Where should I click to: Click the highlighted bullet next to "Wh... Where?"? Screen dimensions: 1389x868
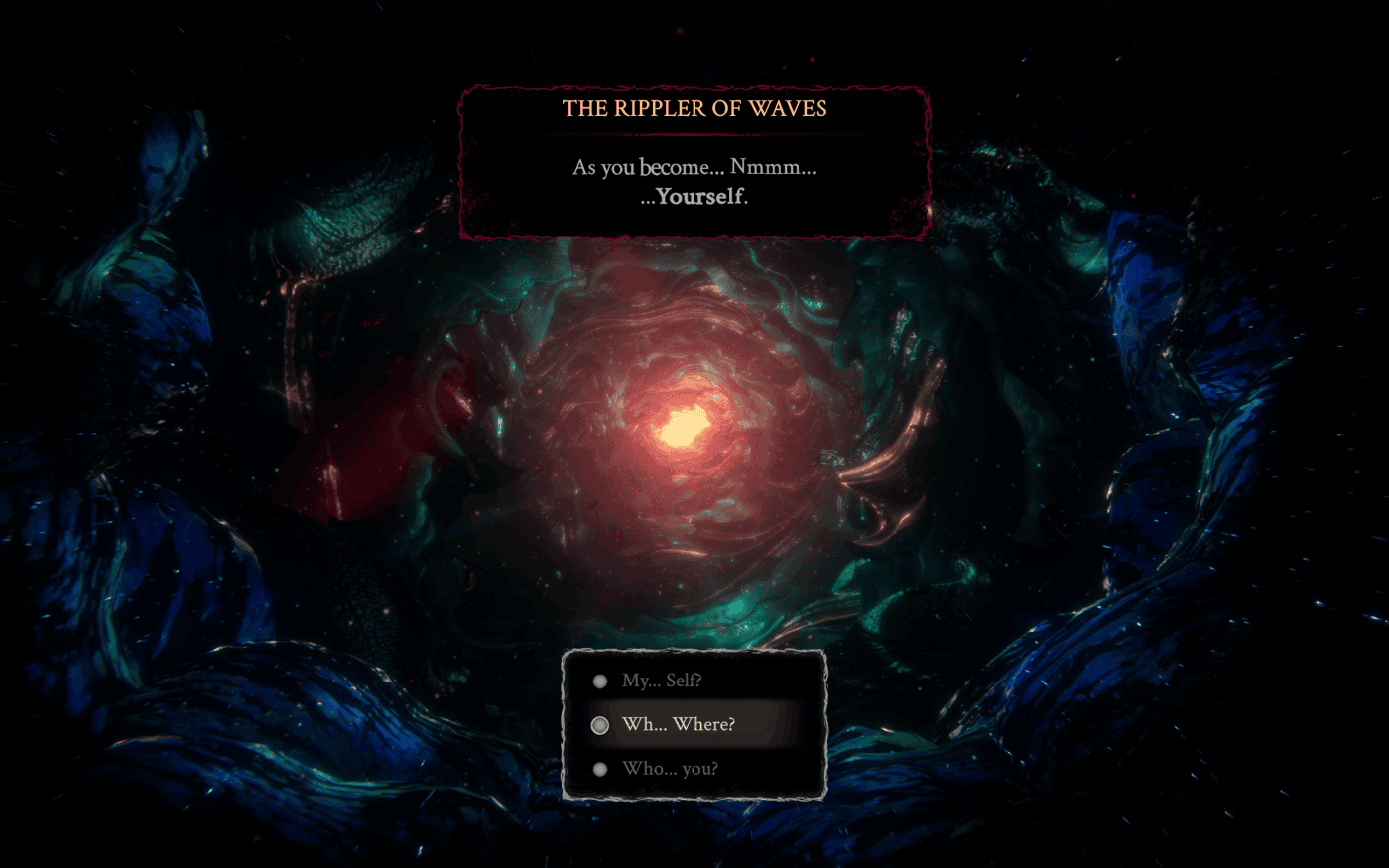click(599, 725)
